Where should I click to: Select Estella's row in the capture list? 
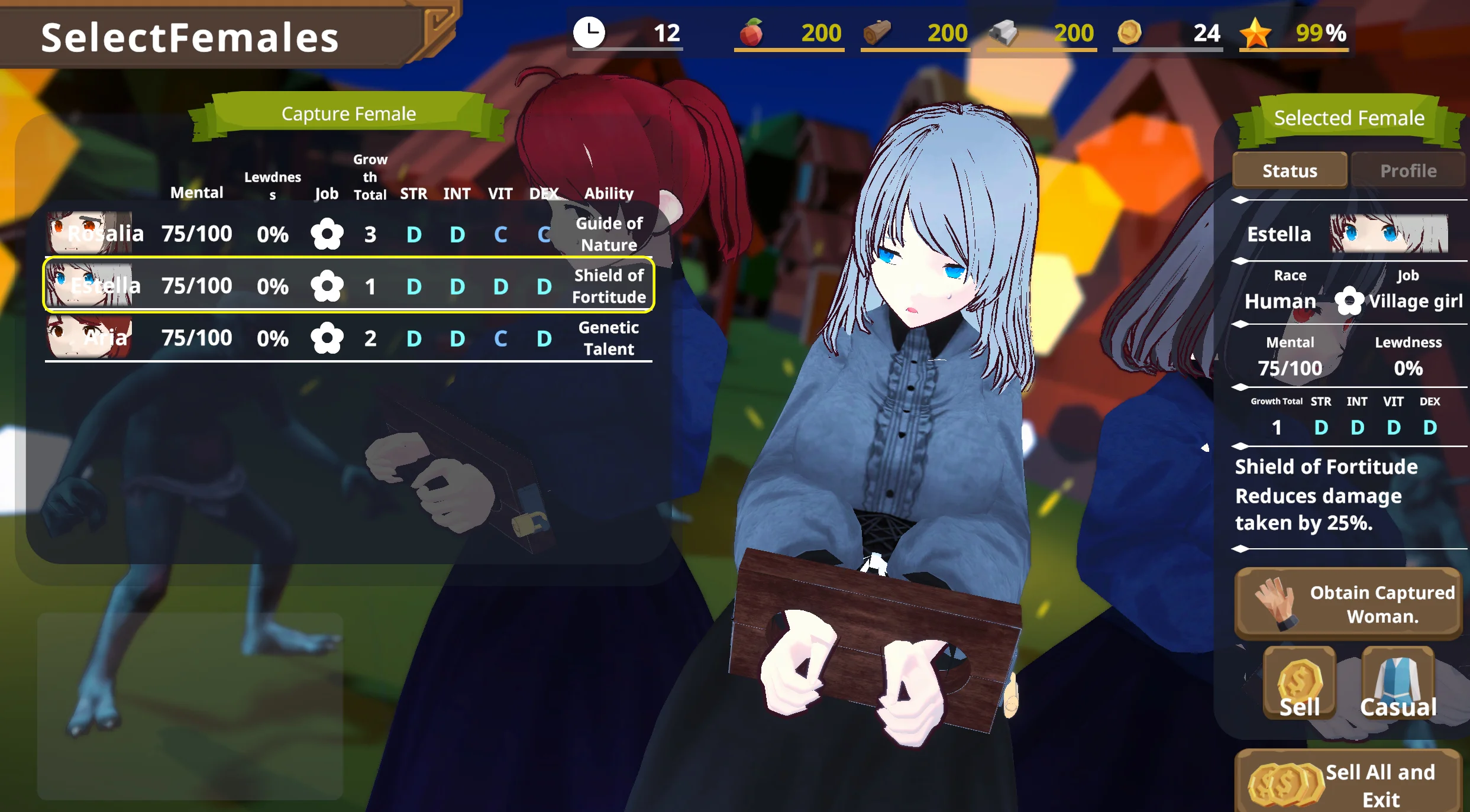coord(349,286)
